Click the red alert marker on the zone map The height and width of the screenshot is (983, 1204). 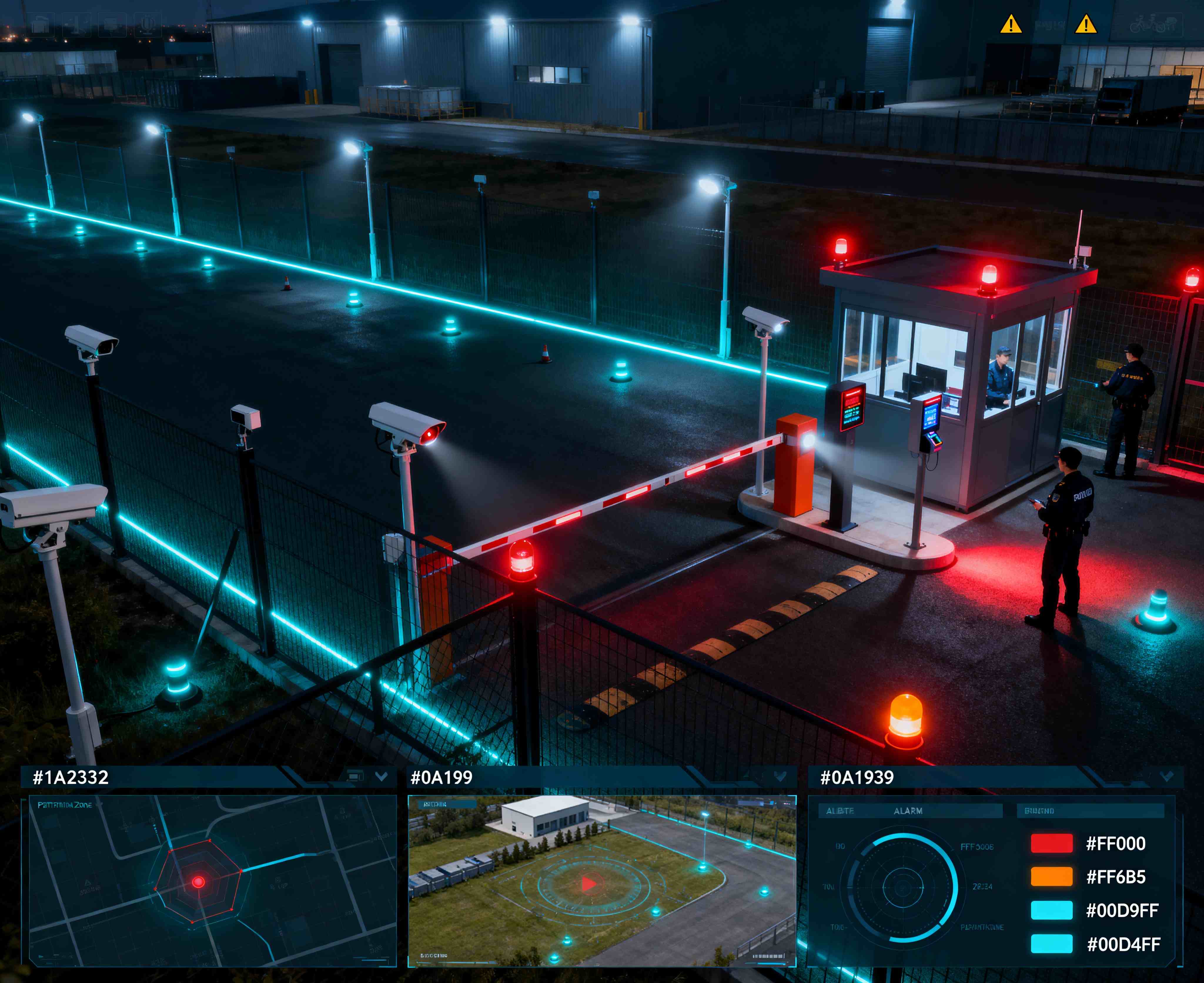[198, 882]
